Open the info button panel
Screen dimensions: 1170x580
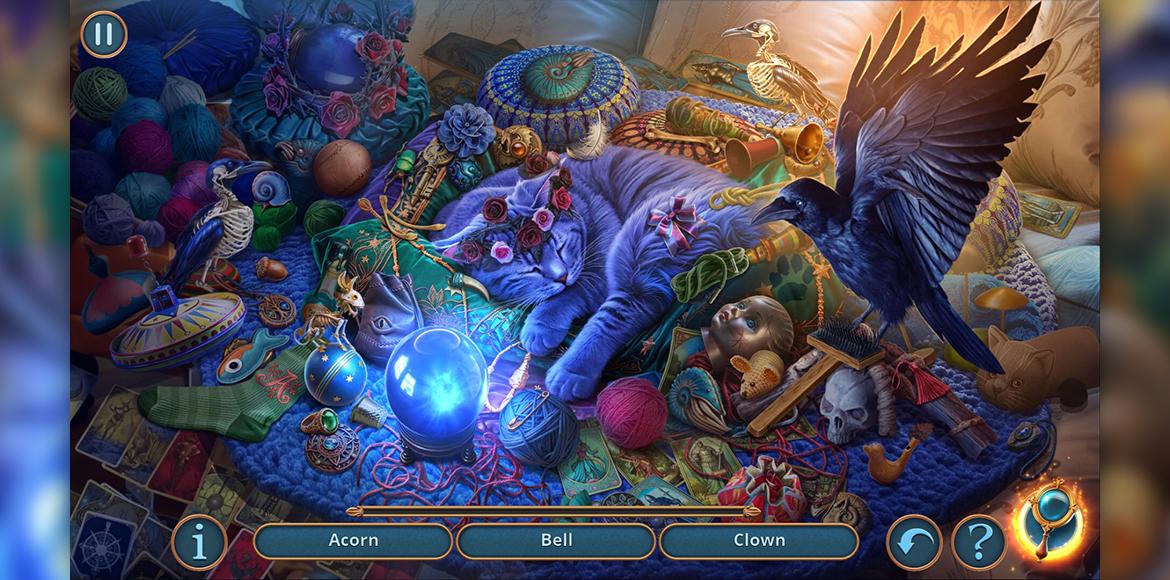tap(198, 542)
